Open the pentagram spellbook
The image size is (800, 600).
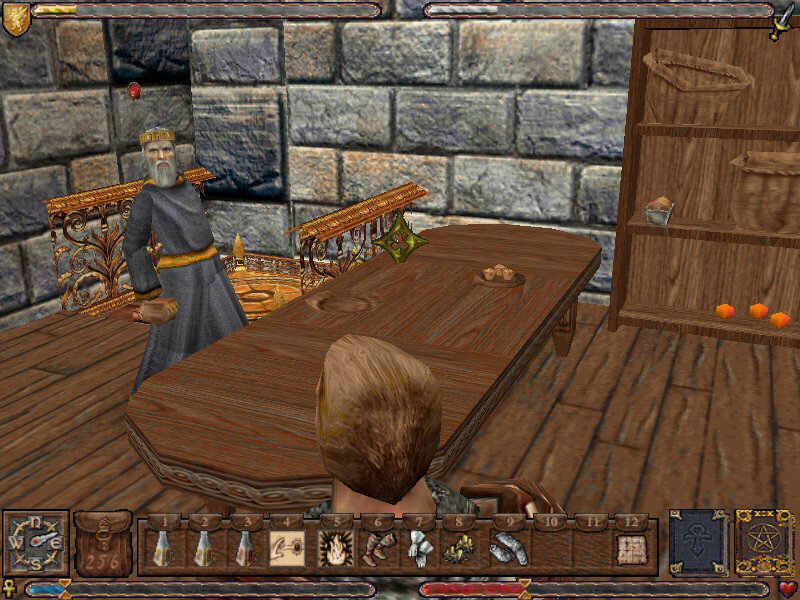(x=764, y=543)
